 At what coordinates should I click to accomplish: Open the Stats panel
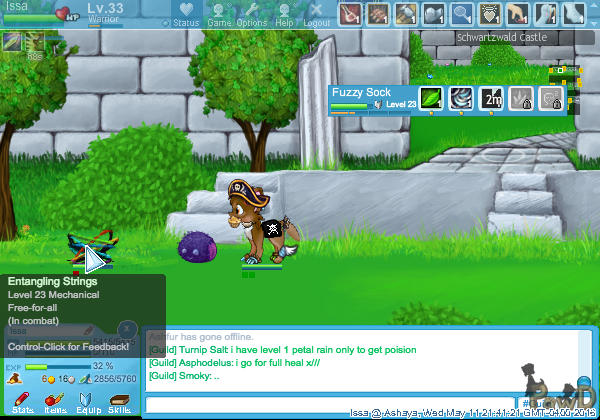[x=22, y=402]
